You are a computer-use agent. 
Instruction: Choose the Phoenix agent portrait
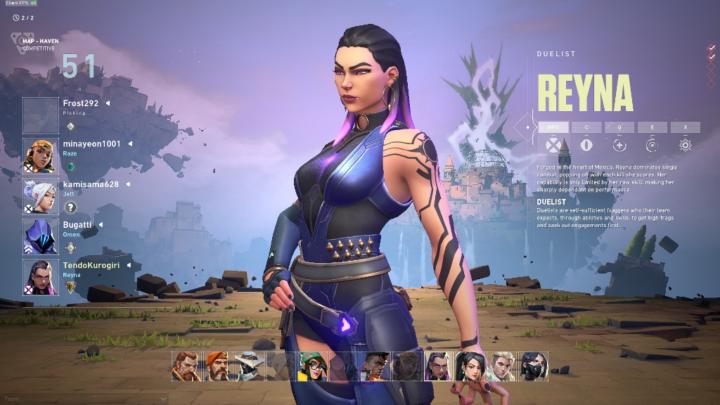pyautogui.click(x=375, y=366)
